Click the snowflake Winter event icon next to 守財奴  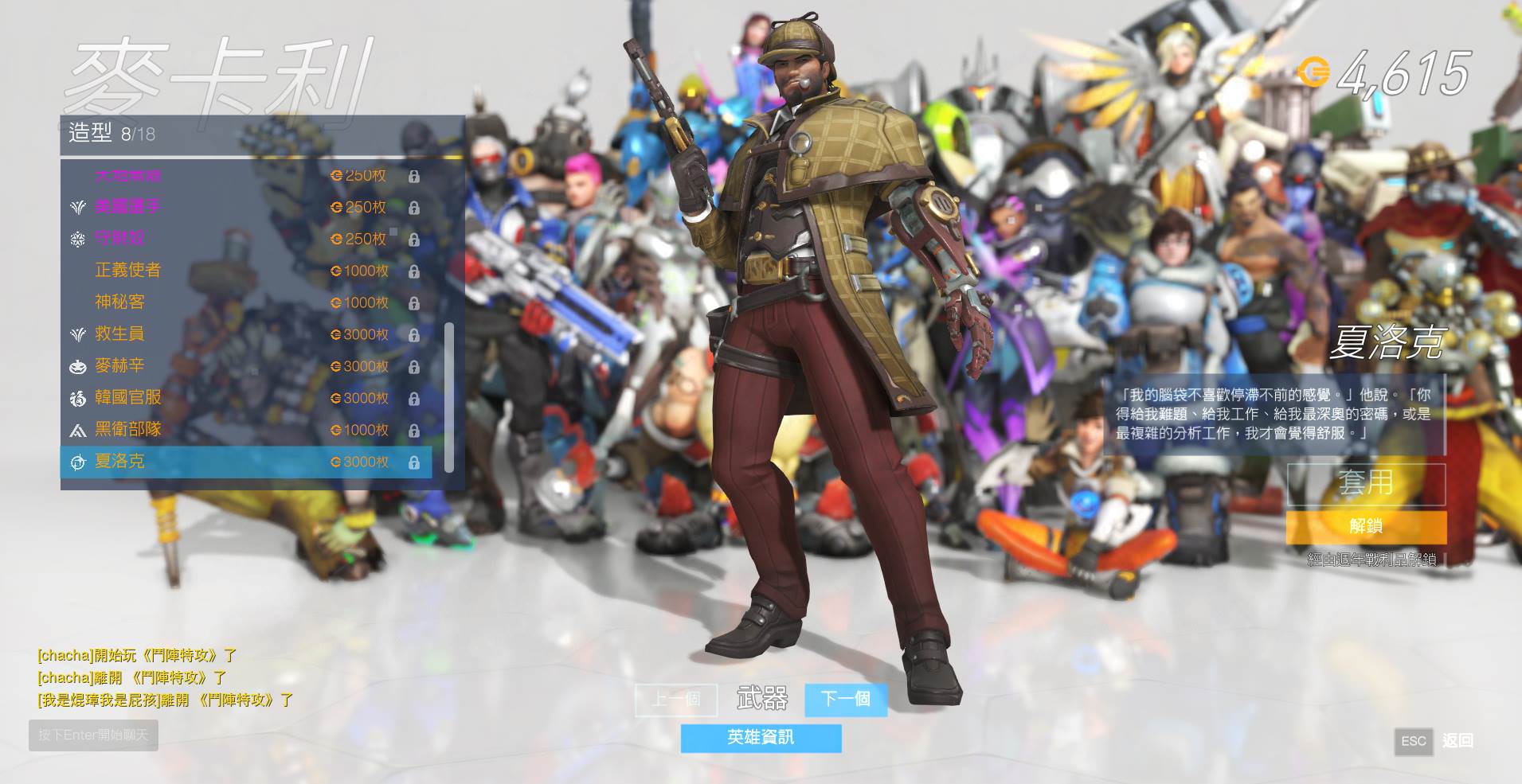[x=77, y=238]
